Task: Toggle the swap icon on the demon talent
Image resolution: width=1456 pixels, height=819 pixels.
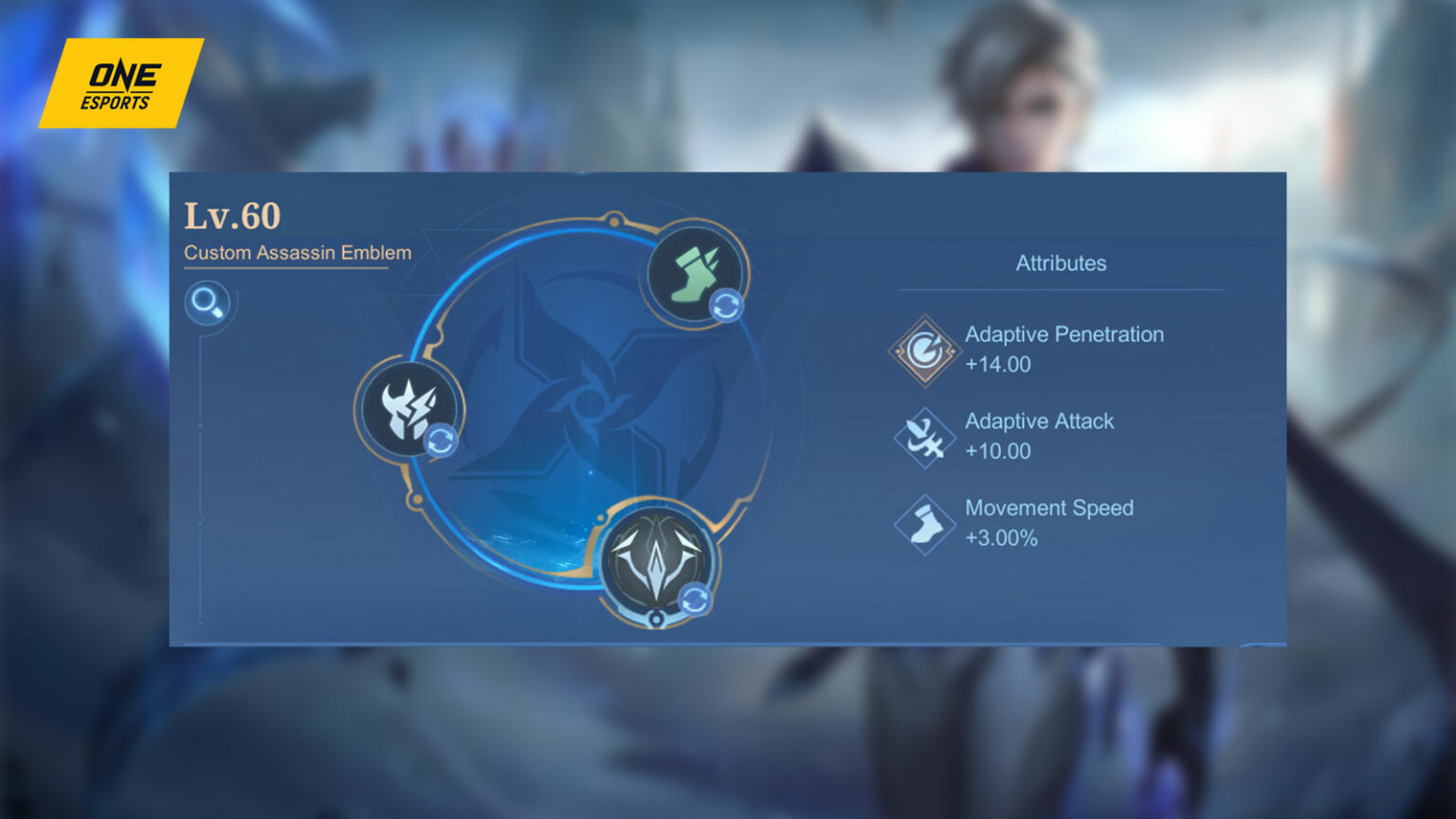Action: pyautogui.click(x=442, y=439)
